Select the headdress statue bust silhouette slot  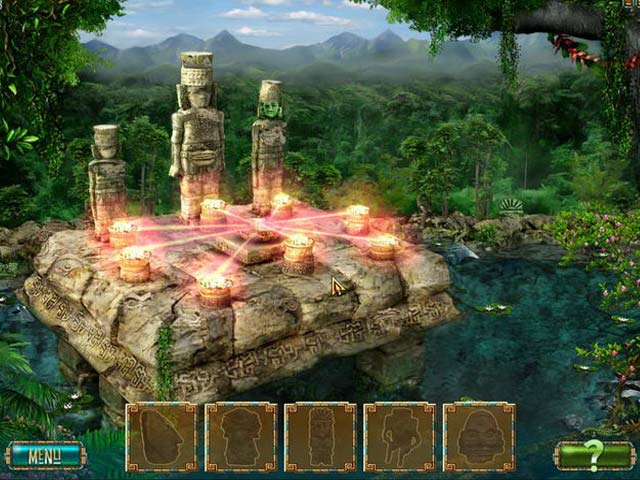point(241,437)
